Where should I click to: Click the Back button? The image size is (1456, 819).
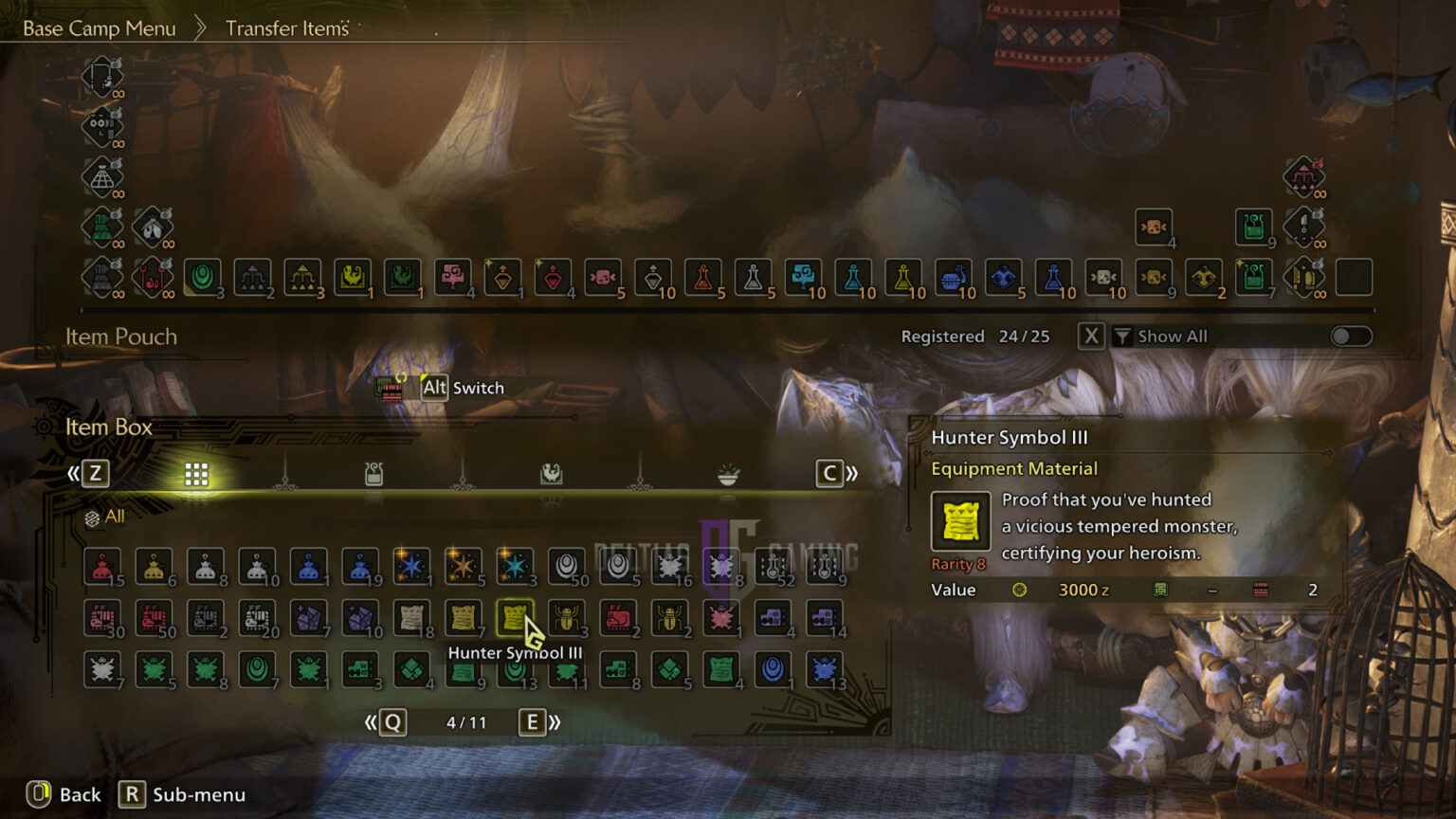tap(64, 794)
